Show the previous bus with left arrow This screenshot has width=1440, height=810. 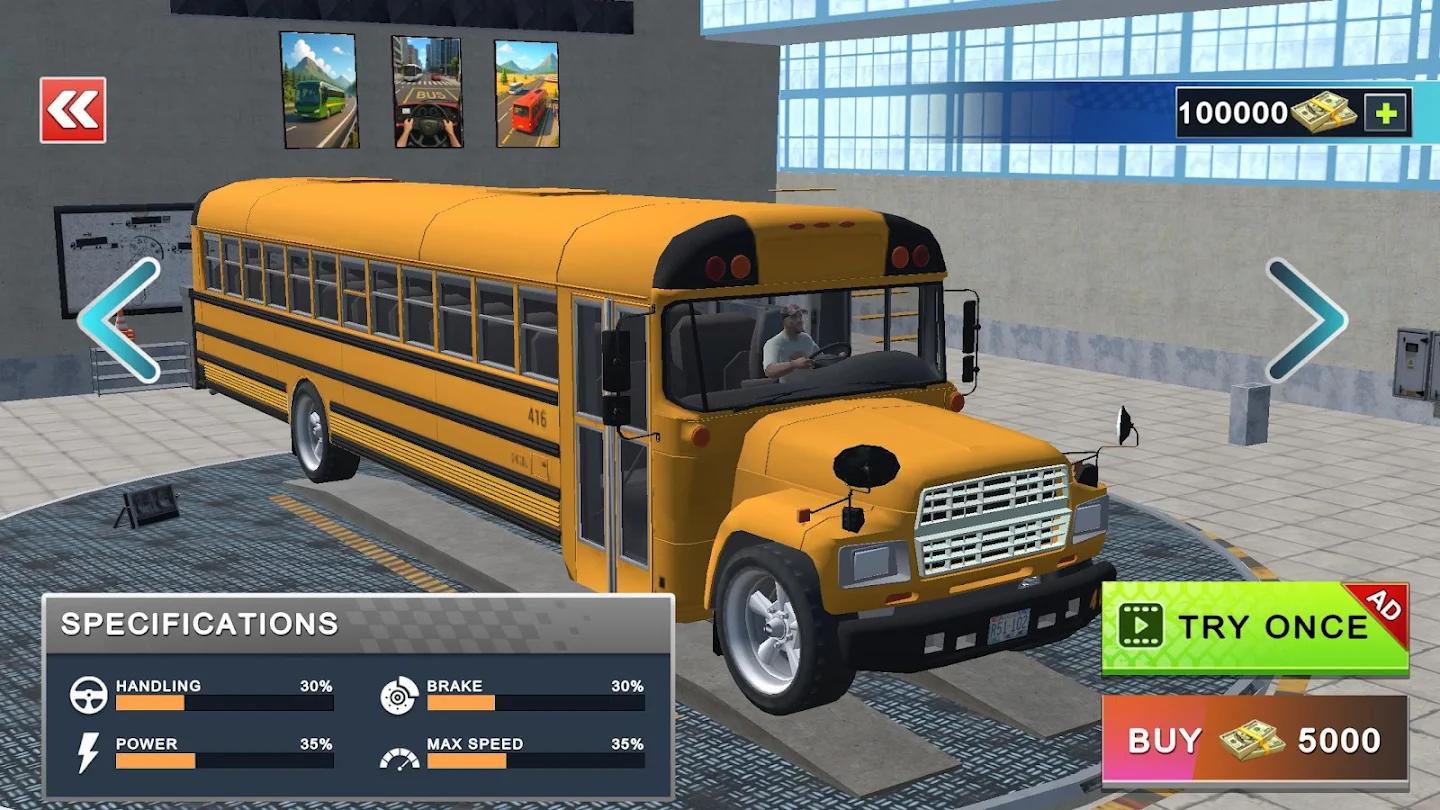click(x=120, y=320)
